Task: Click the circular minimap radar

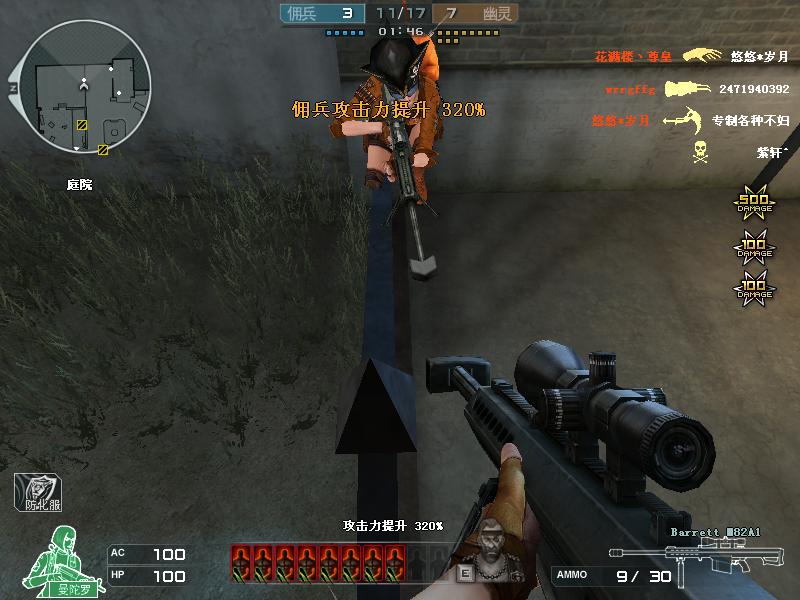Action: pos(84,89)
